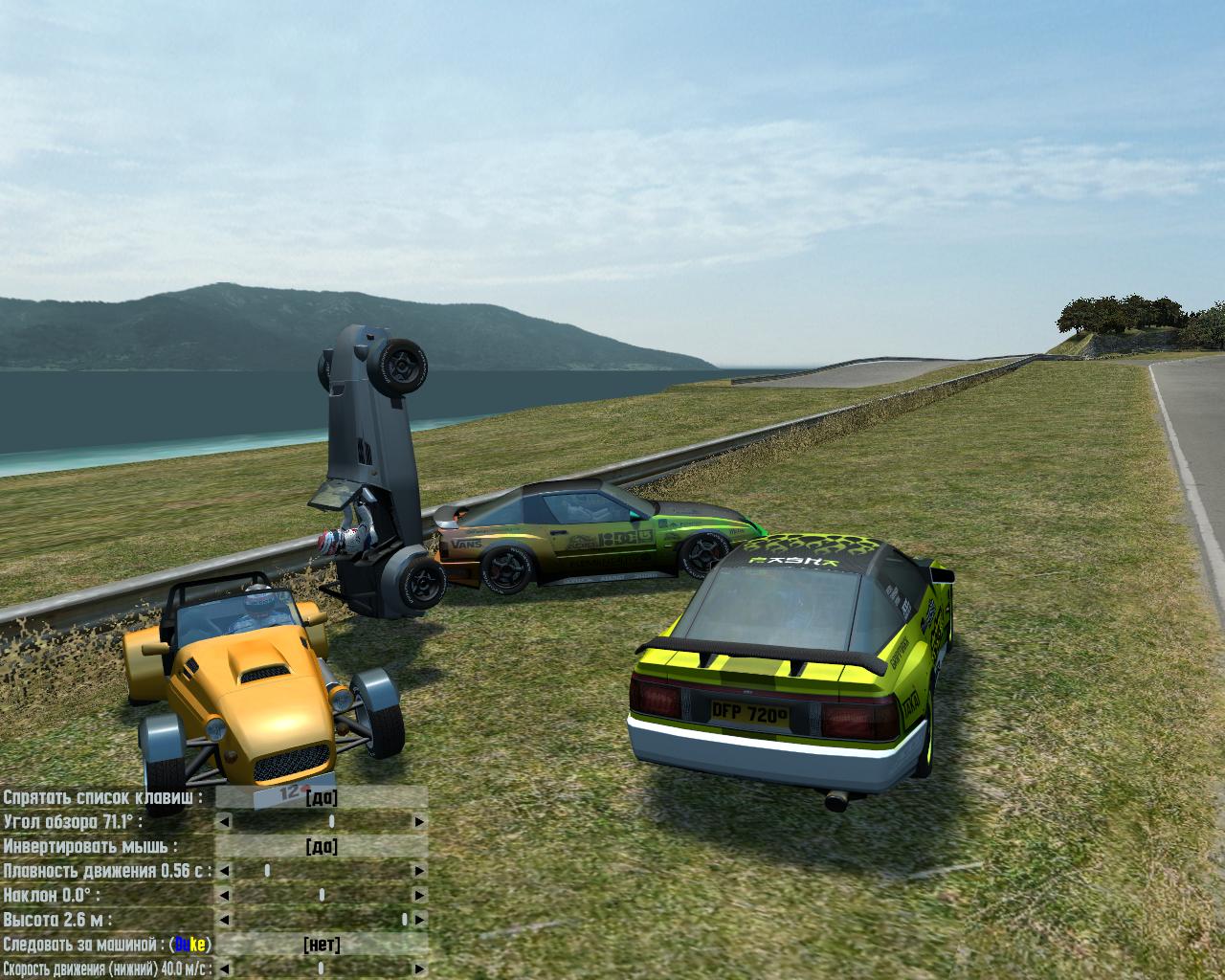Click the 'Скорость движения' slider track
1225x980 pixels.
[322, 969]
